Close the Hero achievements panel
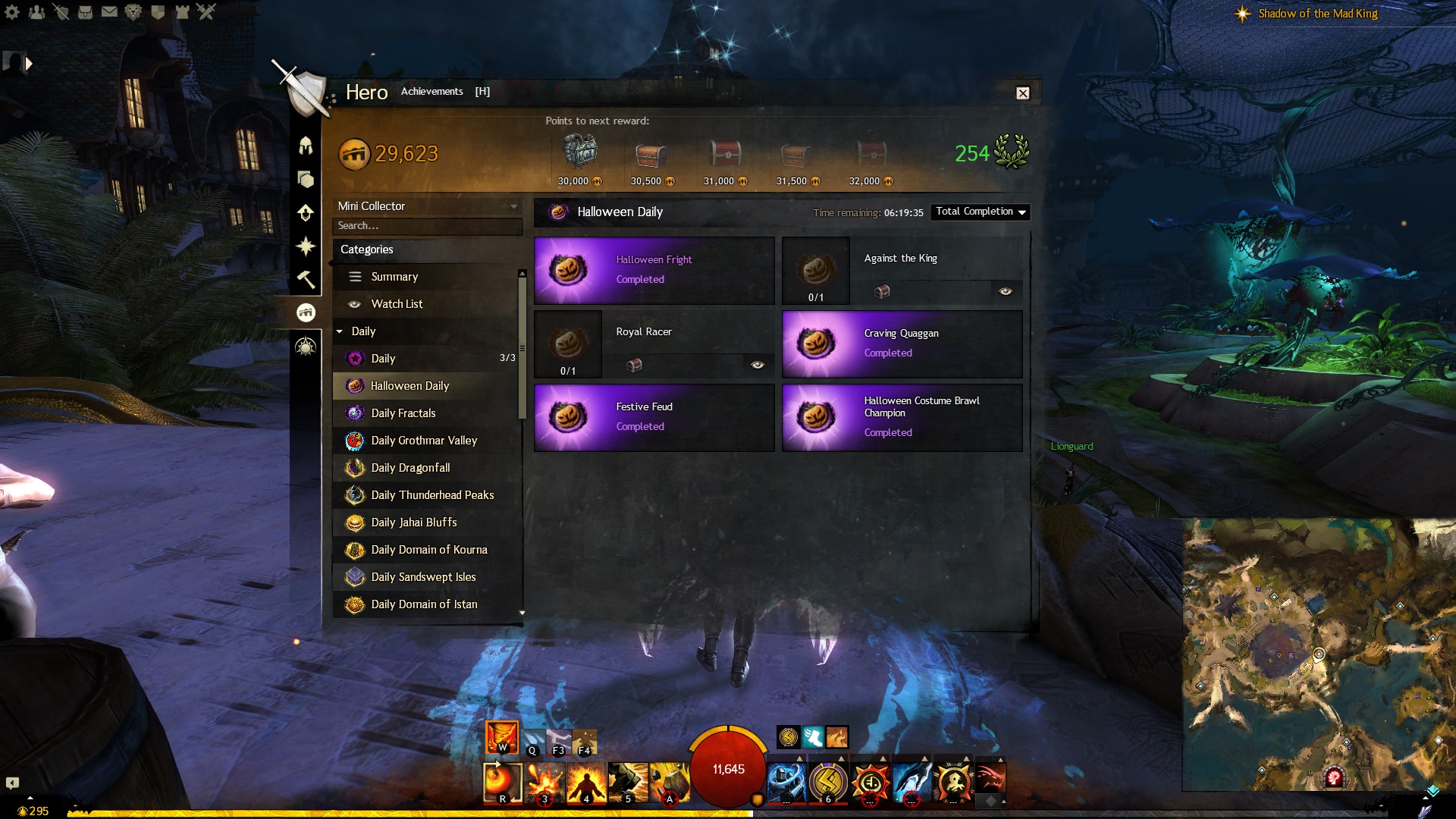This screenshot has height=819, width=1456. pos(1022,93)
